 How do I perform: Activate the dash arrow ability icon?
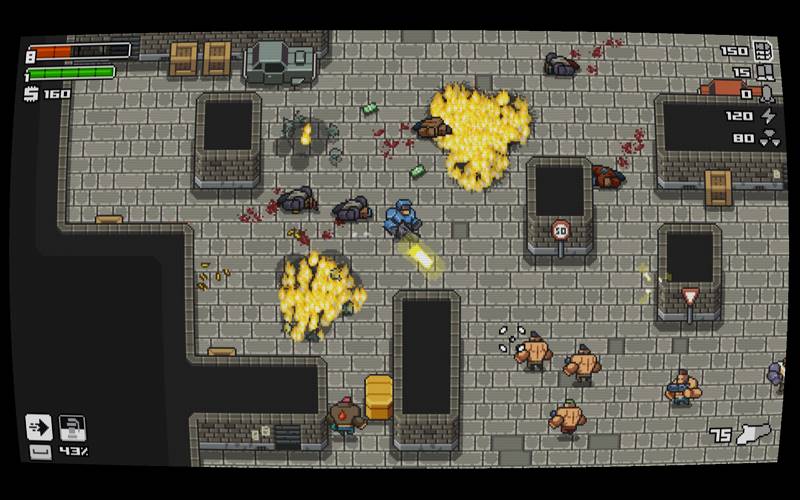pos(38,427)
